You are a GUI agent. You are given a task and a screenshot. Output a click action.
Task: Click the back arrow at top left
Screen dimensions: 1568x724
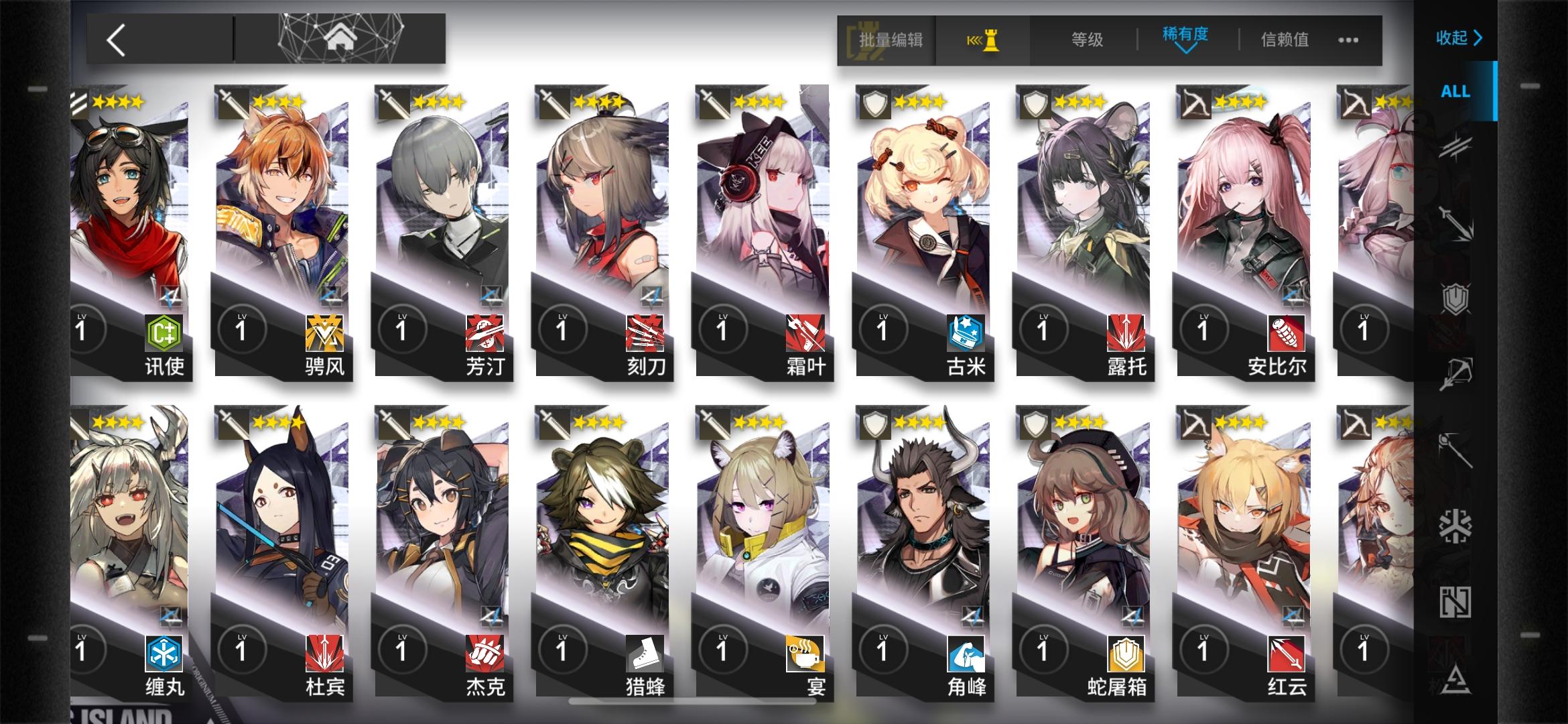pos(117,40)
